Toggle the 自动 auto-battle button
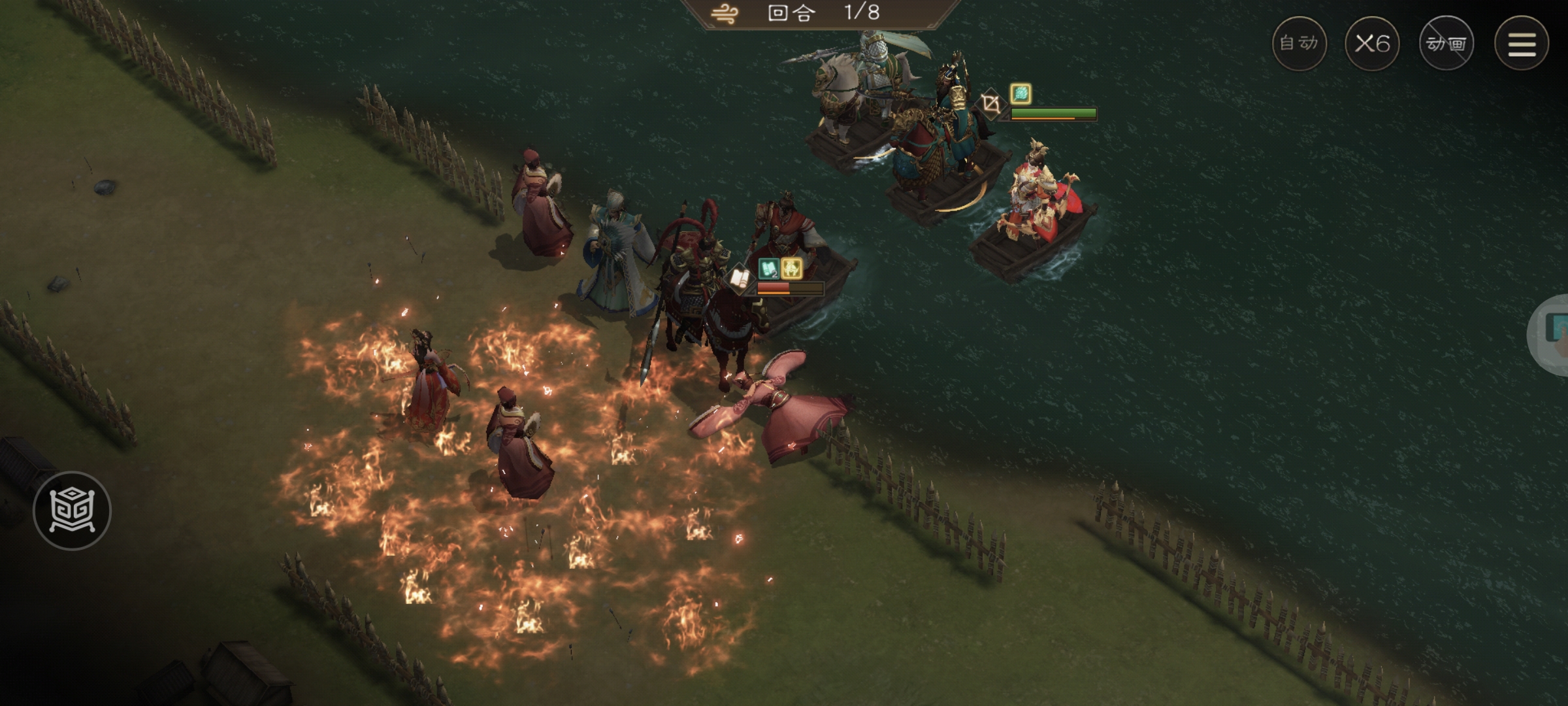 point(1299,44)
